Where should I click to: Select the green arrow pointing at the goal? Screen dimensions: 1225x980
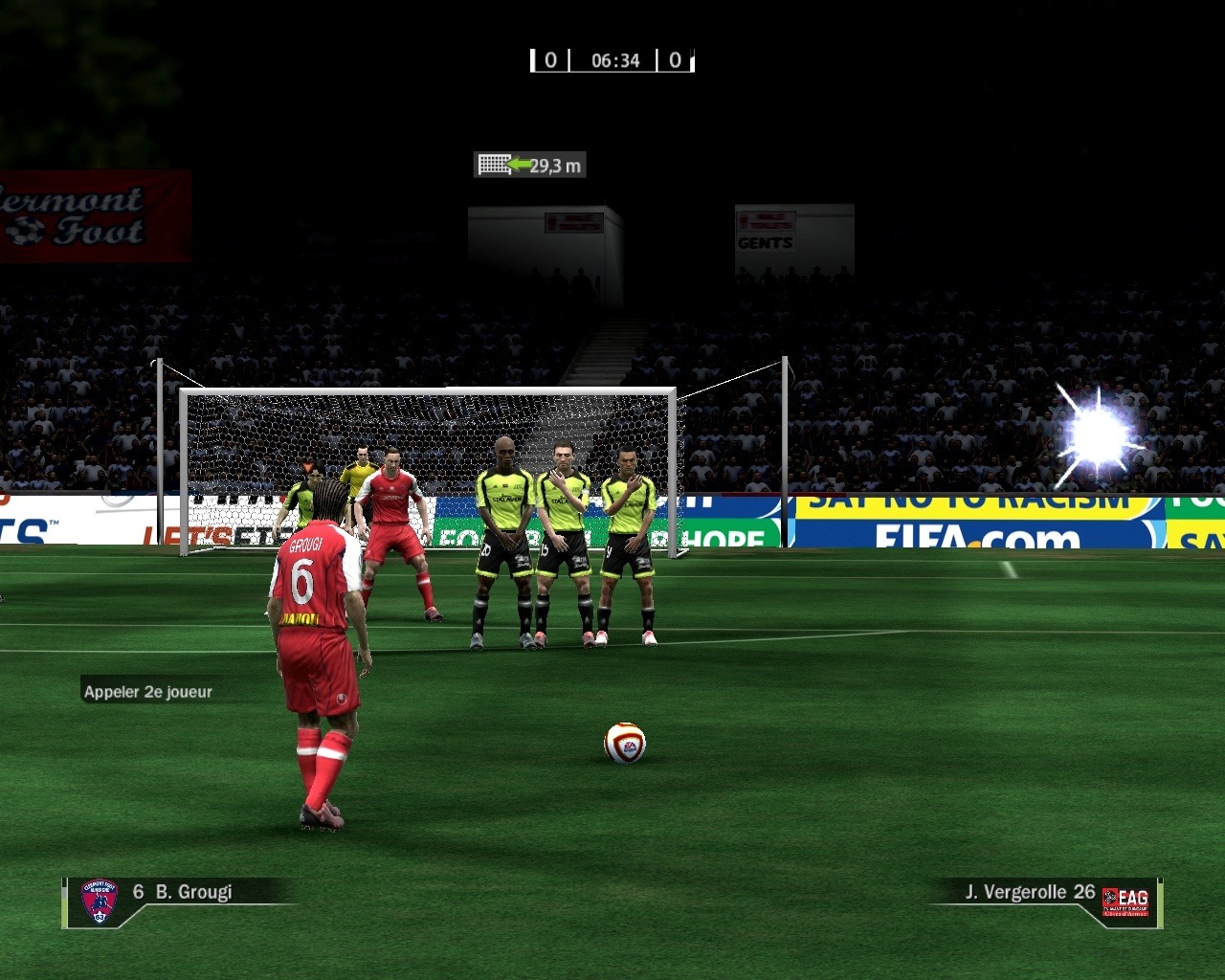(x=519, y=164)
